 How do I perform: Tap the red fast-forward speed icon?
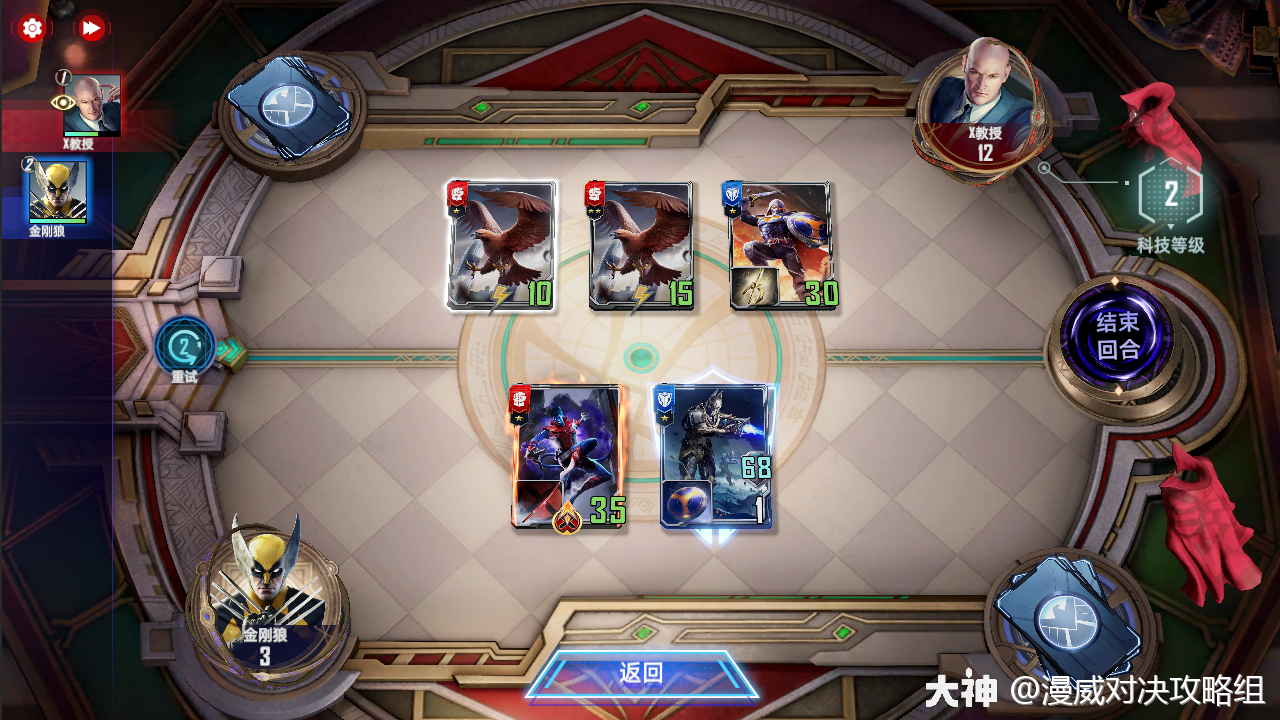point(93,28)
